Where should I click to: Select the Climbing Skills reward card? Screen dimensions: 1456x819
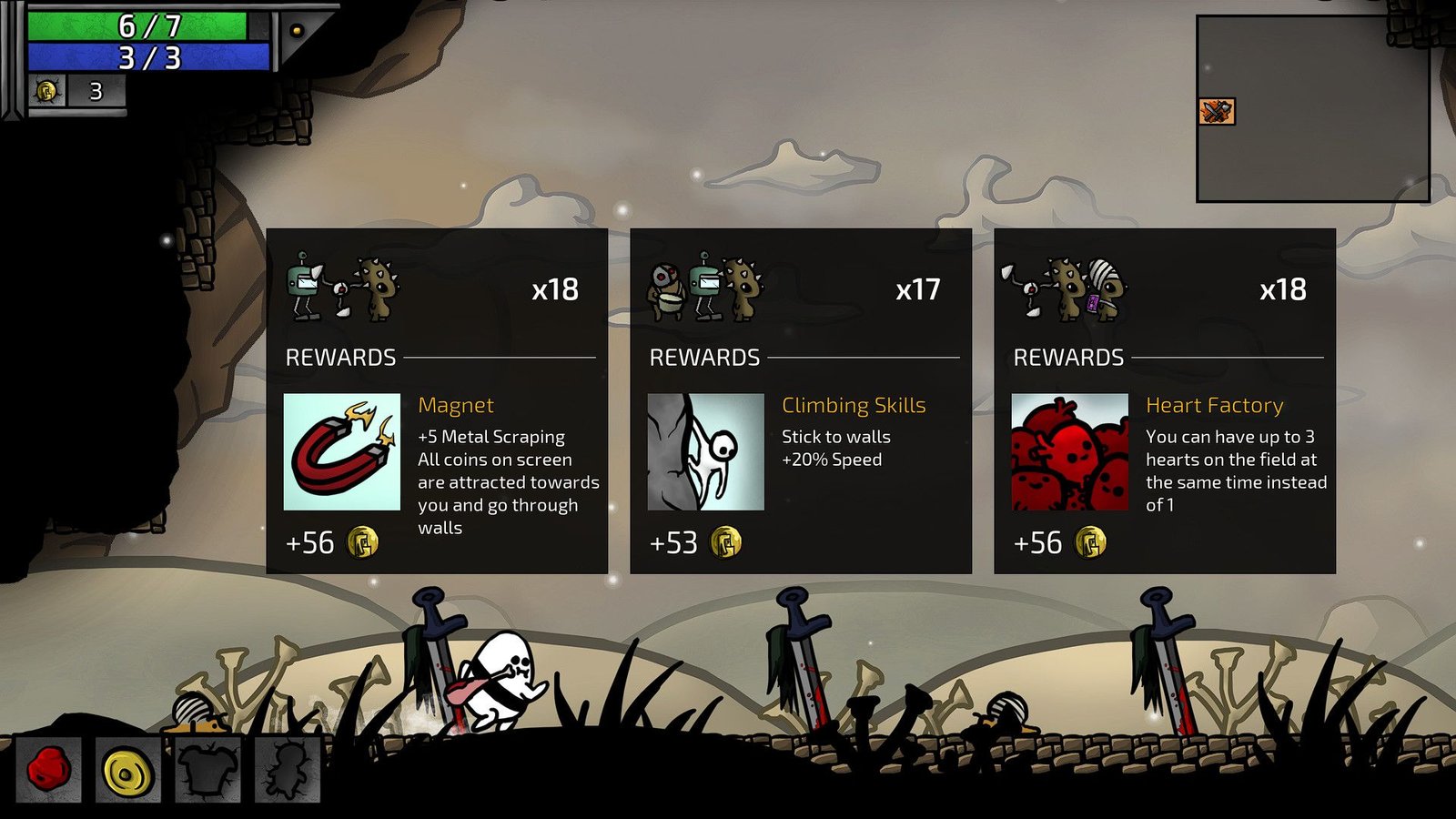tap(800, 400)
